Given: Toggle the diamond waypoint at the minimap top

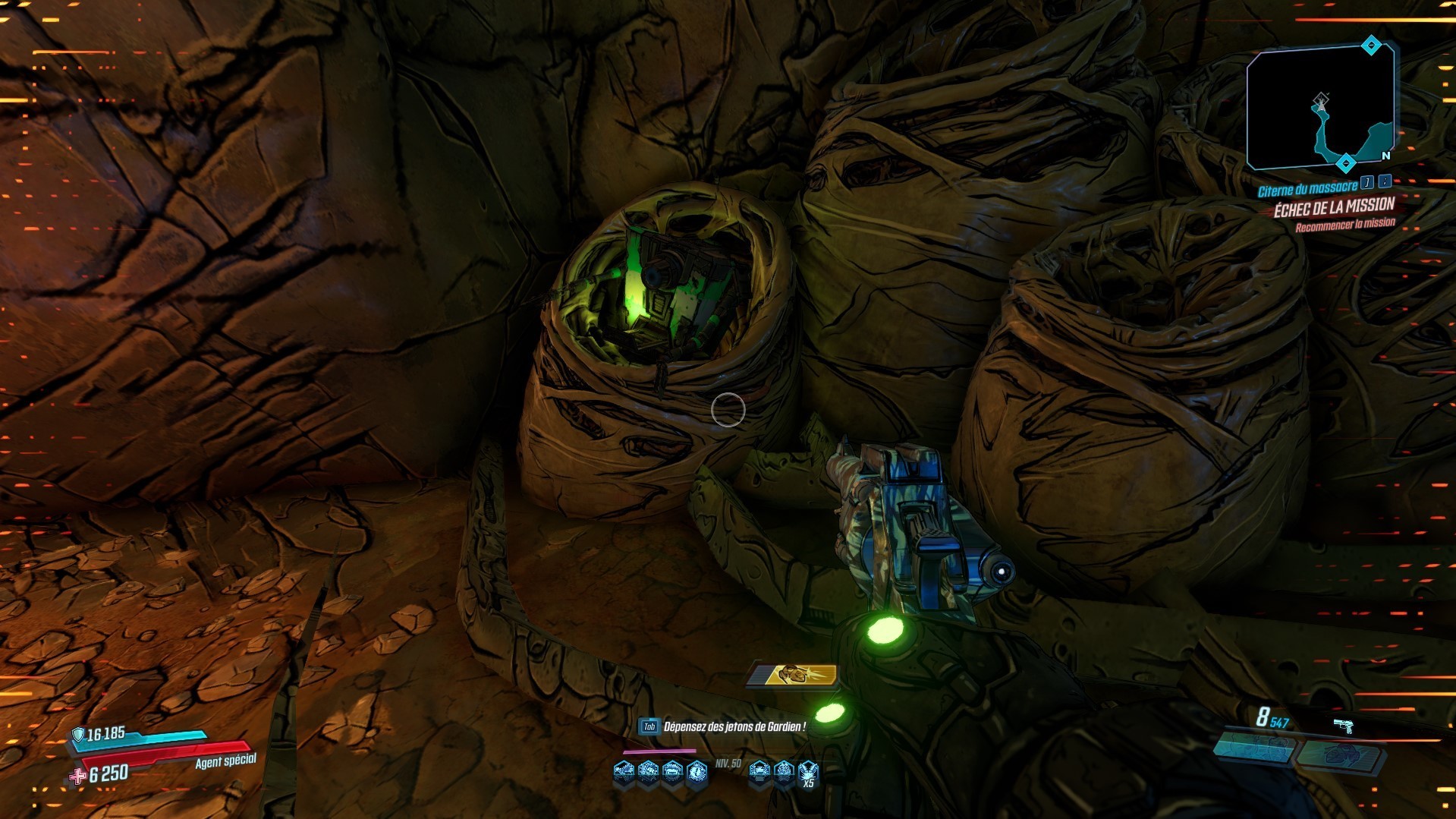Looking at the screenshot, I should 1371,46.
